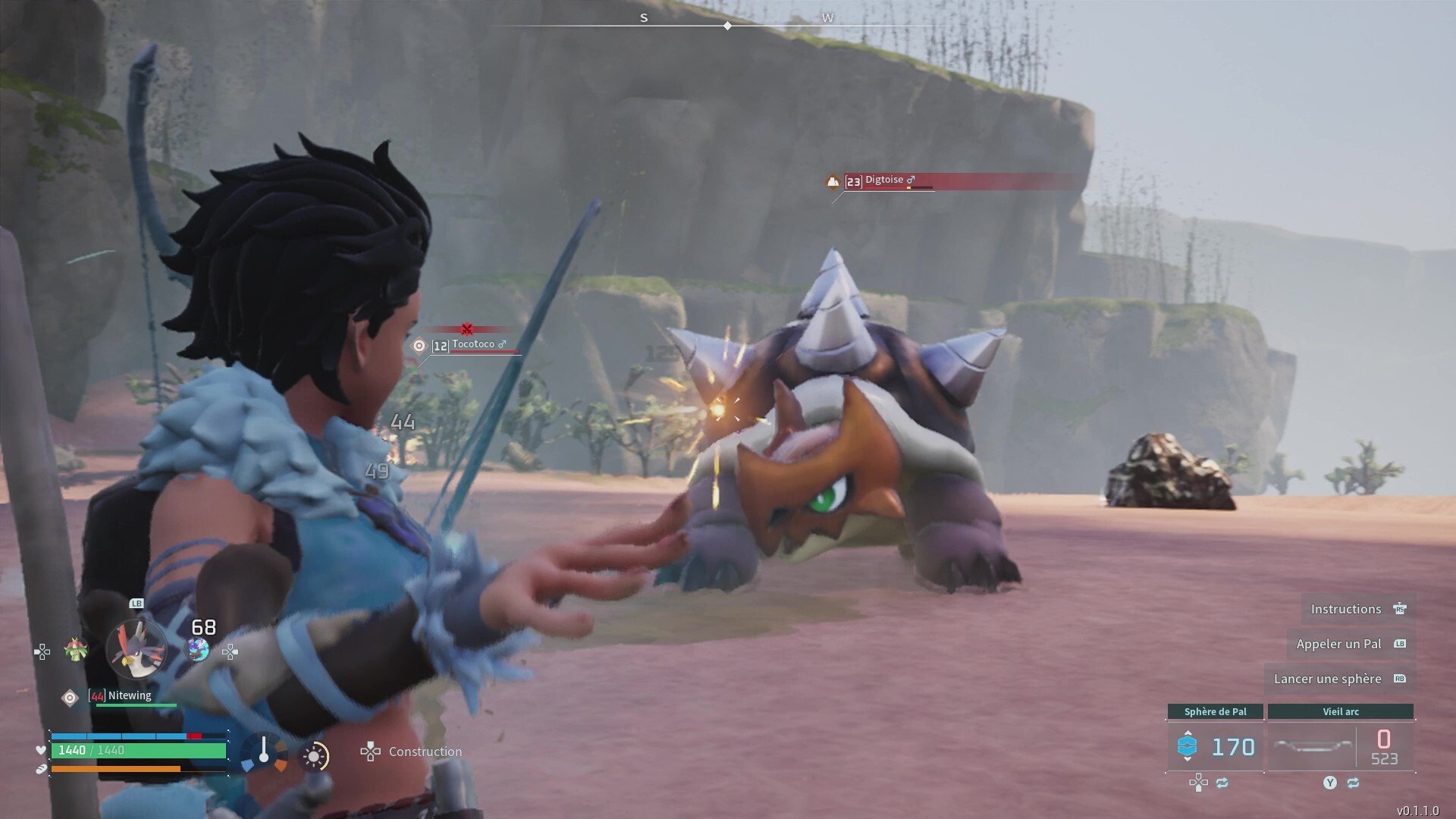The width and height of the screenshot is (1456, 819).
Task: Choose the green flower pal icon
Action: pos(75,650)
